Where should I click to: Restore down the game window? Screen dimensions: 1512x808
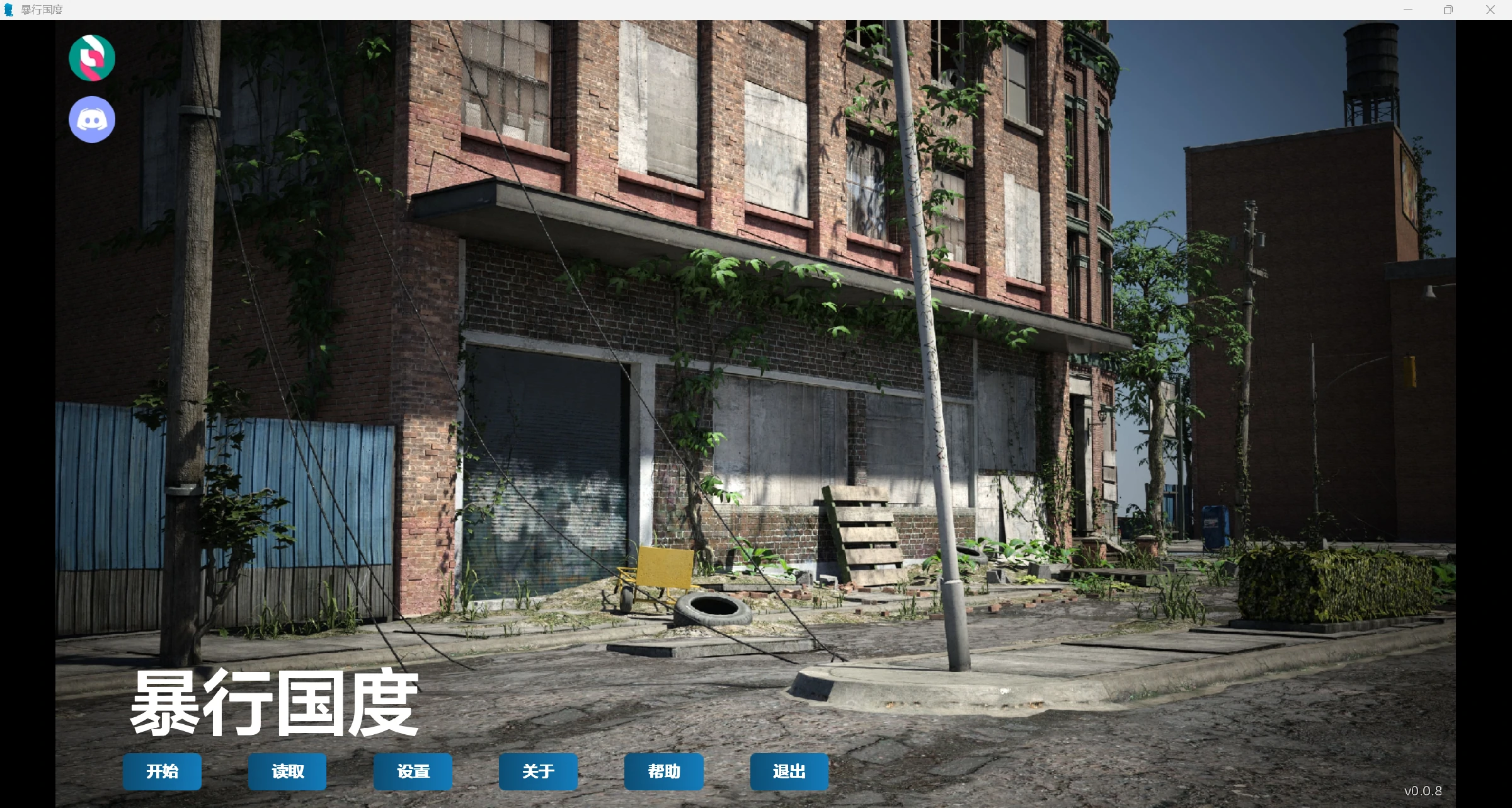(x=1448, y=9)
